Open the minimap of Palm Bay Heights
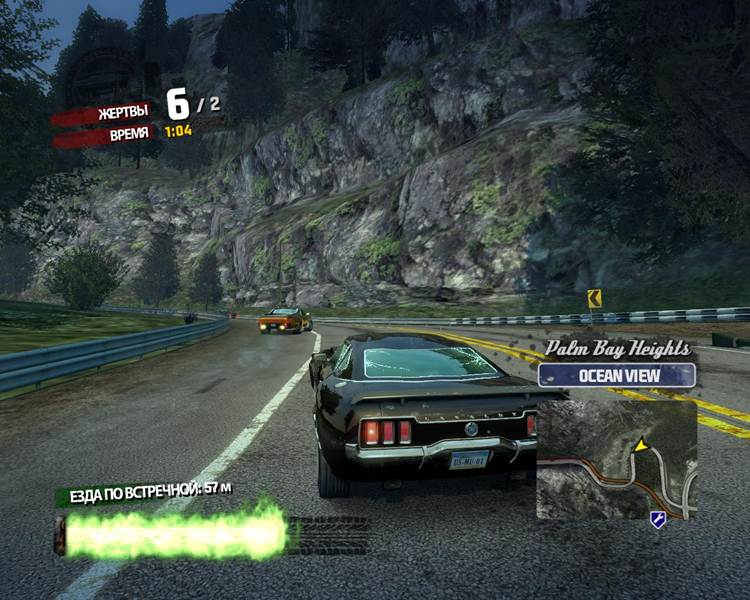 pyautogui.click(x=616, y=460)
